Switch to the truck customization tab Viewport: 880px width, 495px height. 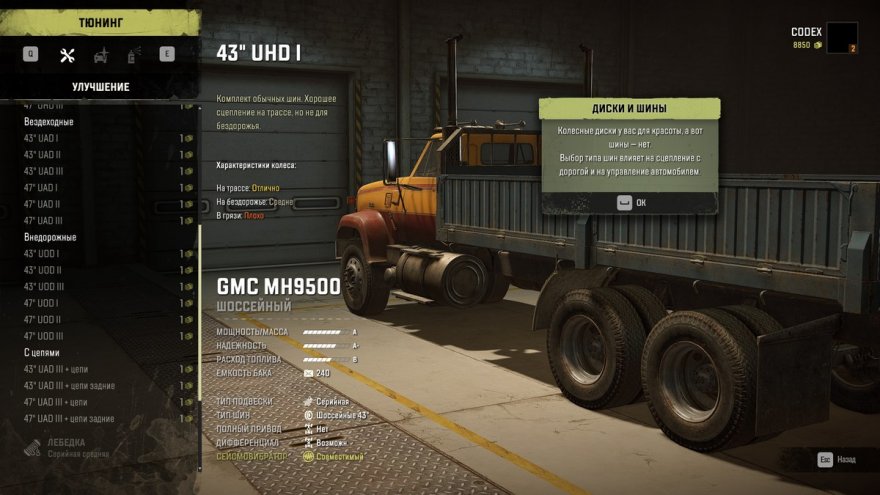click(101, 55)
